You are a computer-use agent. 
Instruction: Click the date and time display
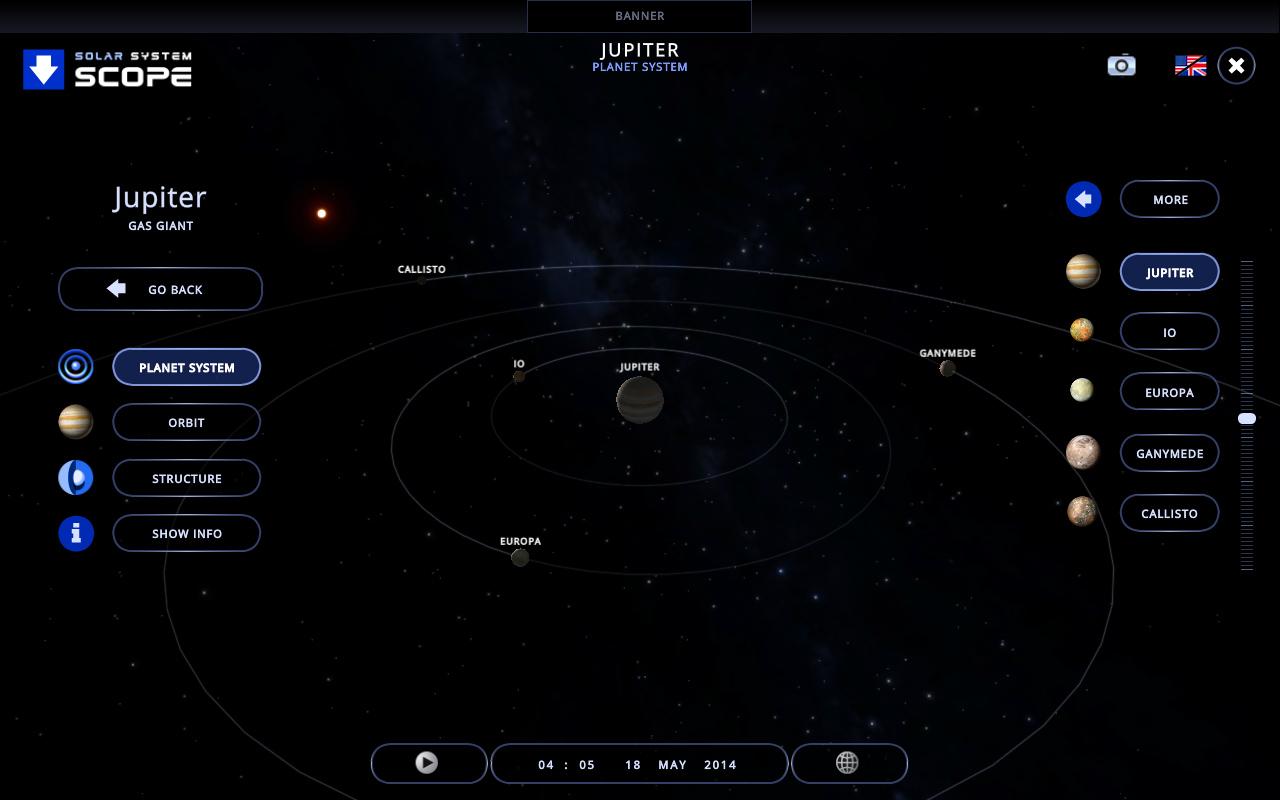tap(638, 764)
